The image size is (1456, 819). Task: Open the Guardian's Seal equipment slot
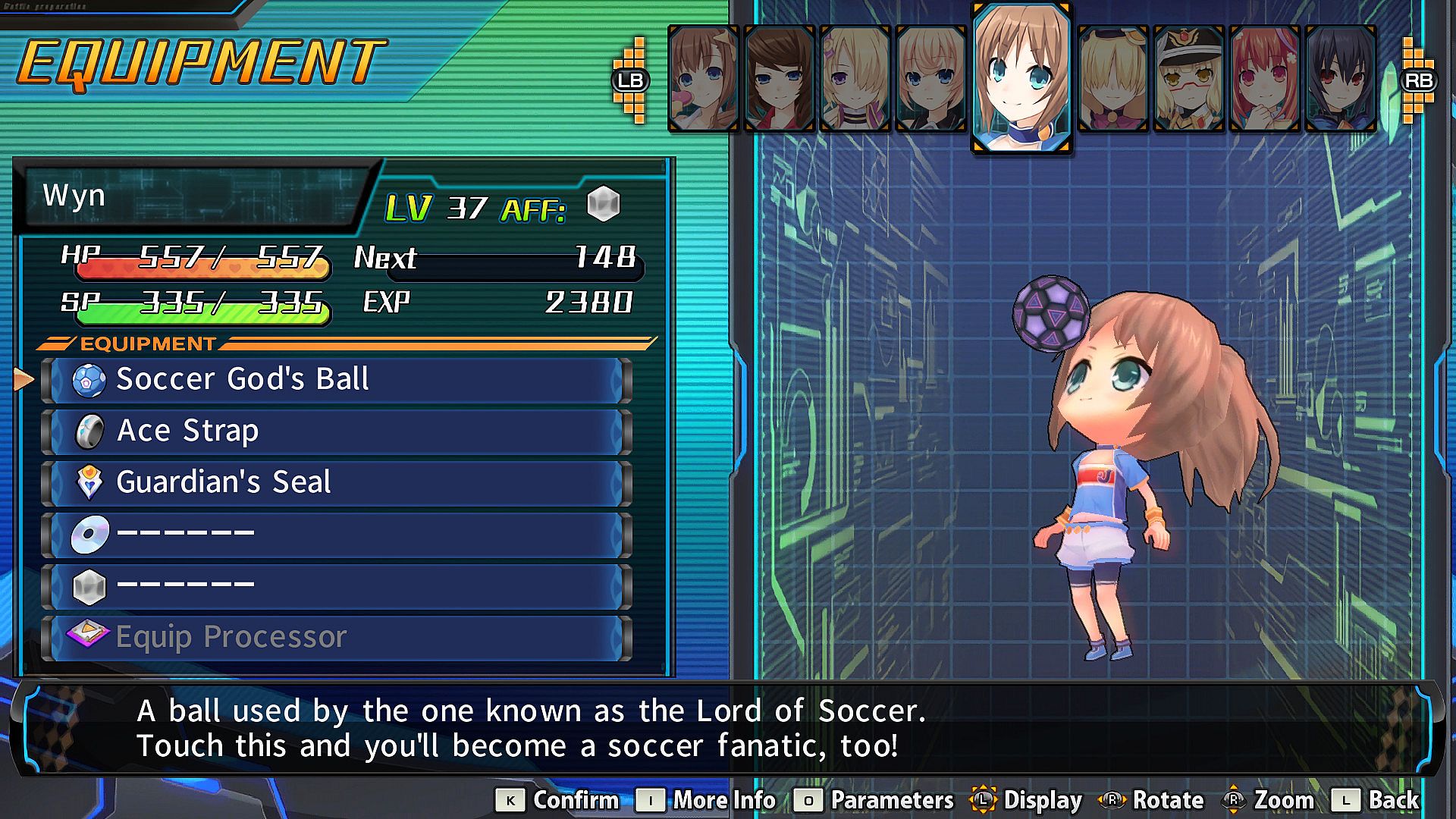coord(336,483)
